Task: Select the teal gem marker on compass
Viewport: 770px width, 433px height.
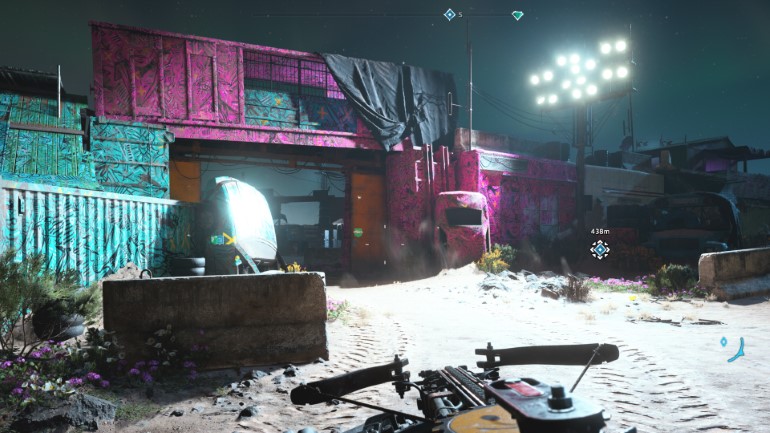Action: point(517,15)
